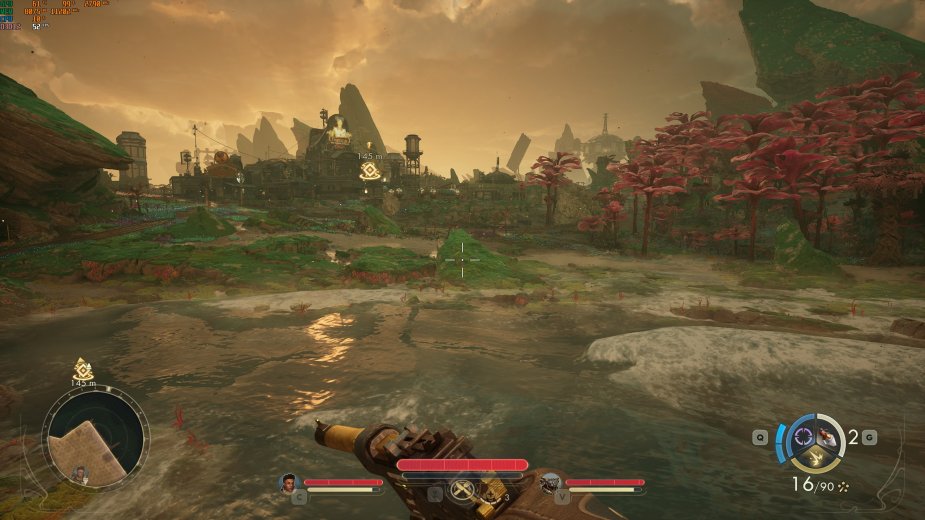The image size is (925, 520).
Task: Click the crossed weapons icon
Action: point(462,490)
